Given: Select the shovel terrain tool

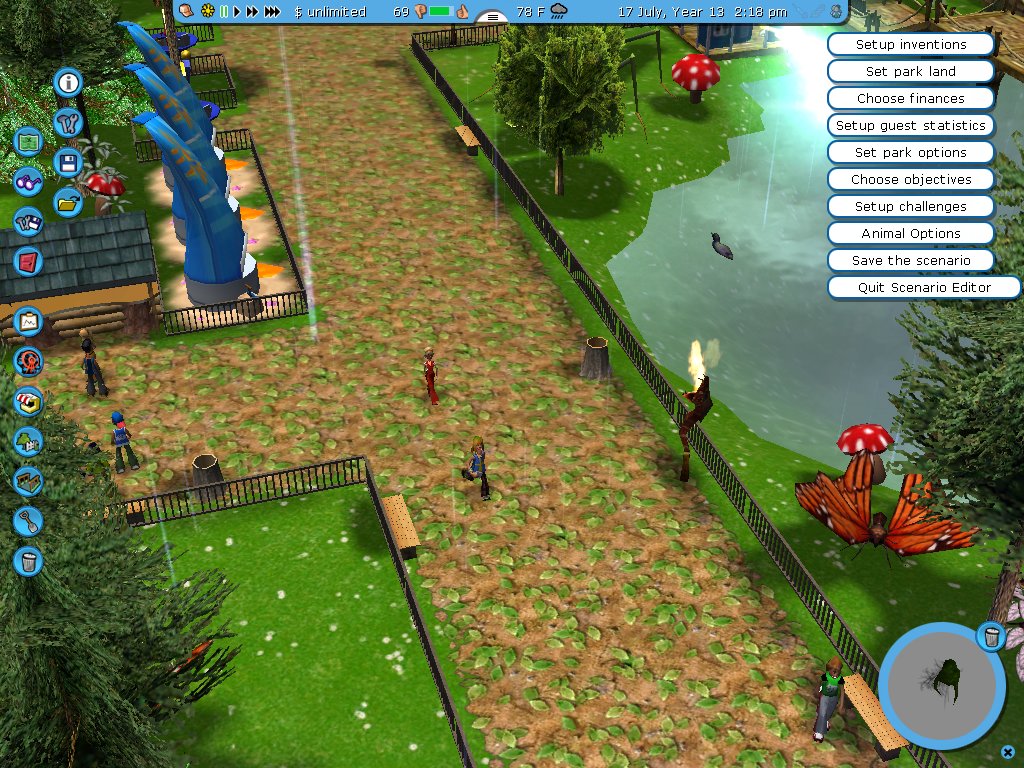Looking at the screenshot, I should pyautogui.click(x=28, y=520).
